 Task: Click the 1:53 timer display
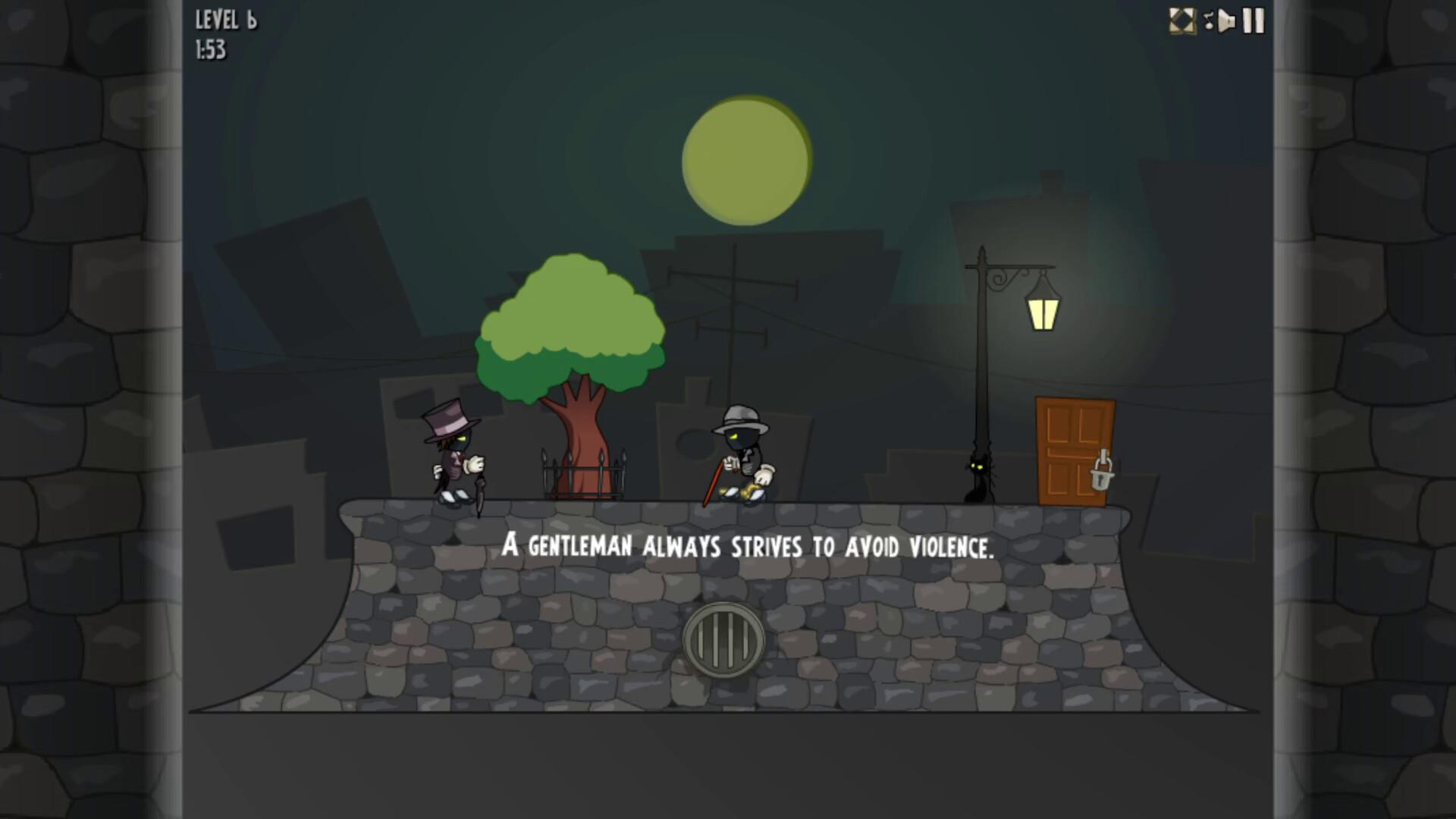[x=210, y=52]
